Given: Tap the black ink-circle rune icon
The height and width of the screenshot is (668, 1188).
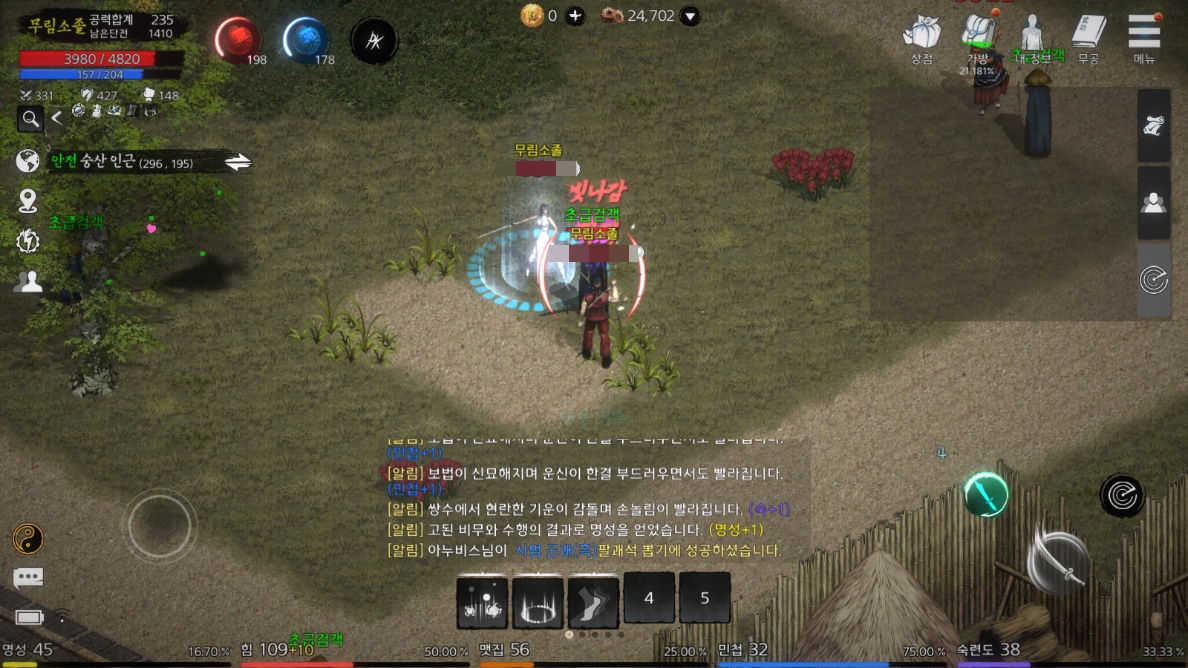Looking at the screenshot, I should pyautogui.click(x=374, y=41).
